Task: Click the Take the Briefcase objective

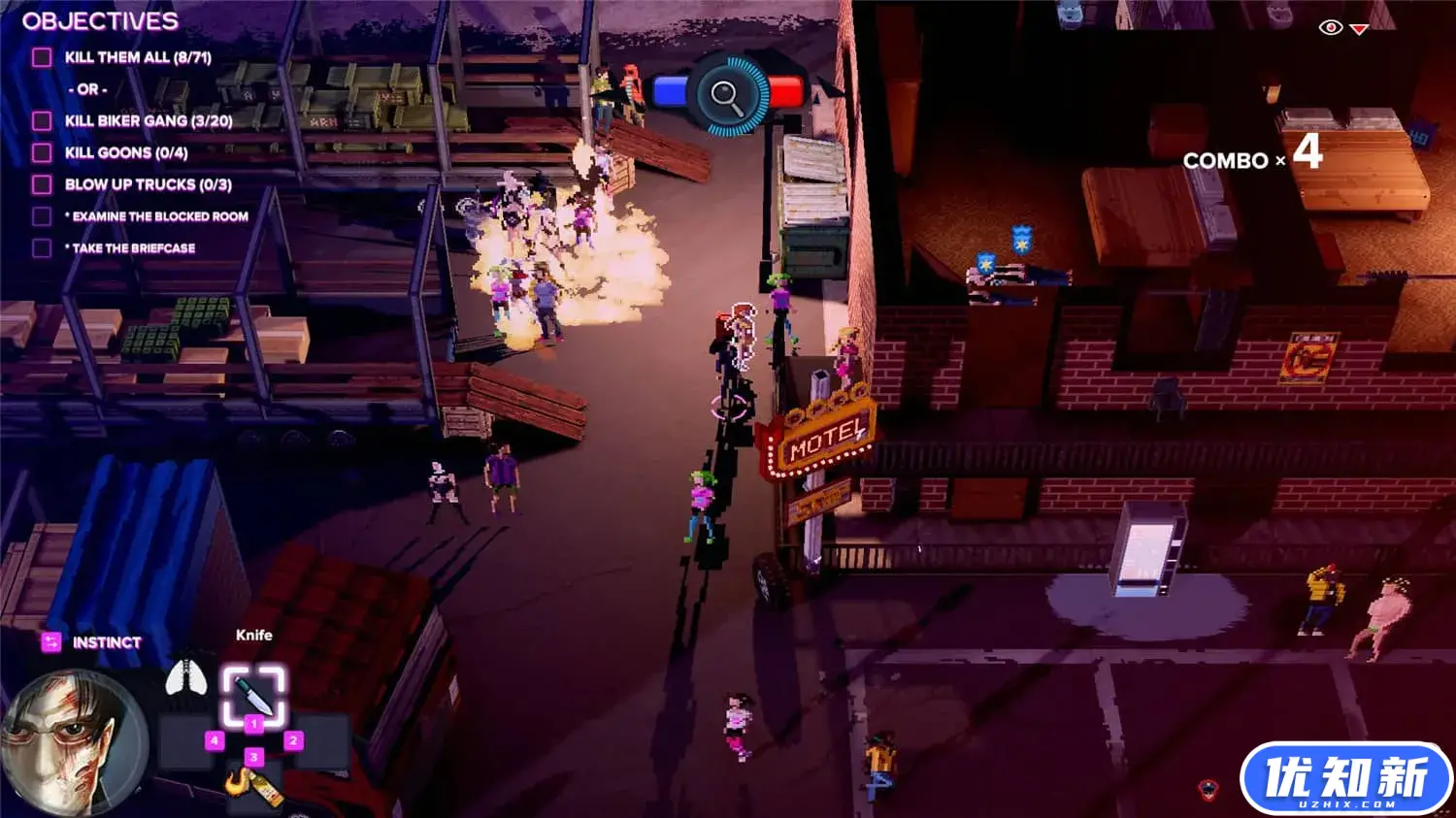Action: (x=133, y=248)
